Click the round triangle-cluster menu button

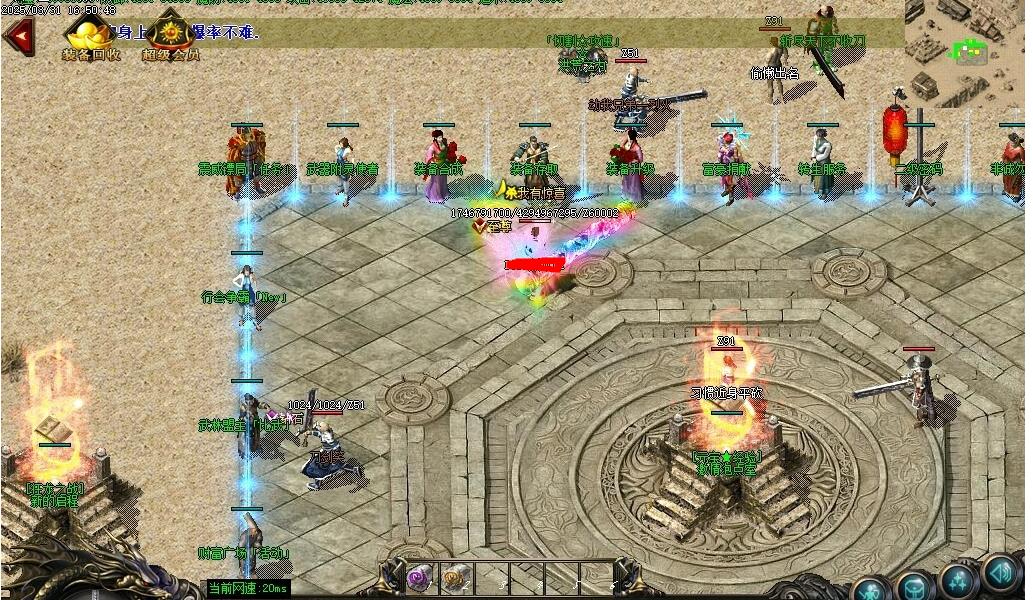(958, 580)
